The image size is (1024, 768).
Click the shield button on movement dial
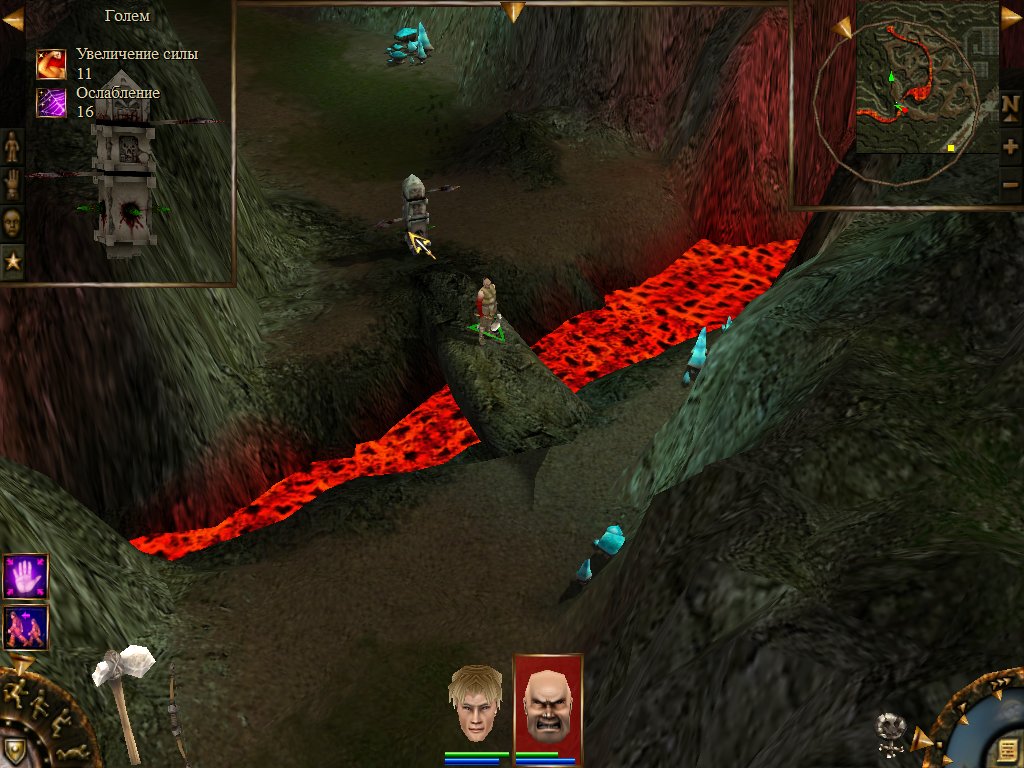point(14,750)
